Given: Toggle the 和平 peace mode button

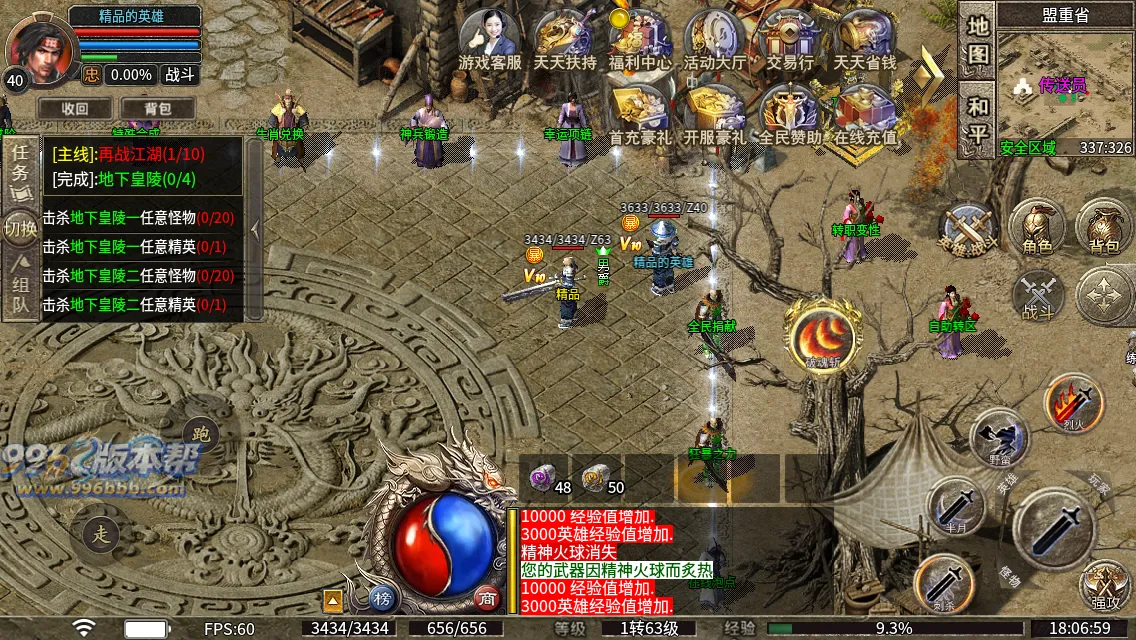Looking at the screenshot, I should [x=977, y=119].
